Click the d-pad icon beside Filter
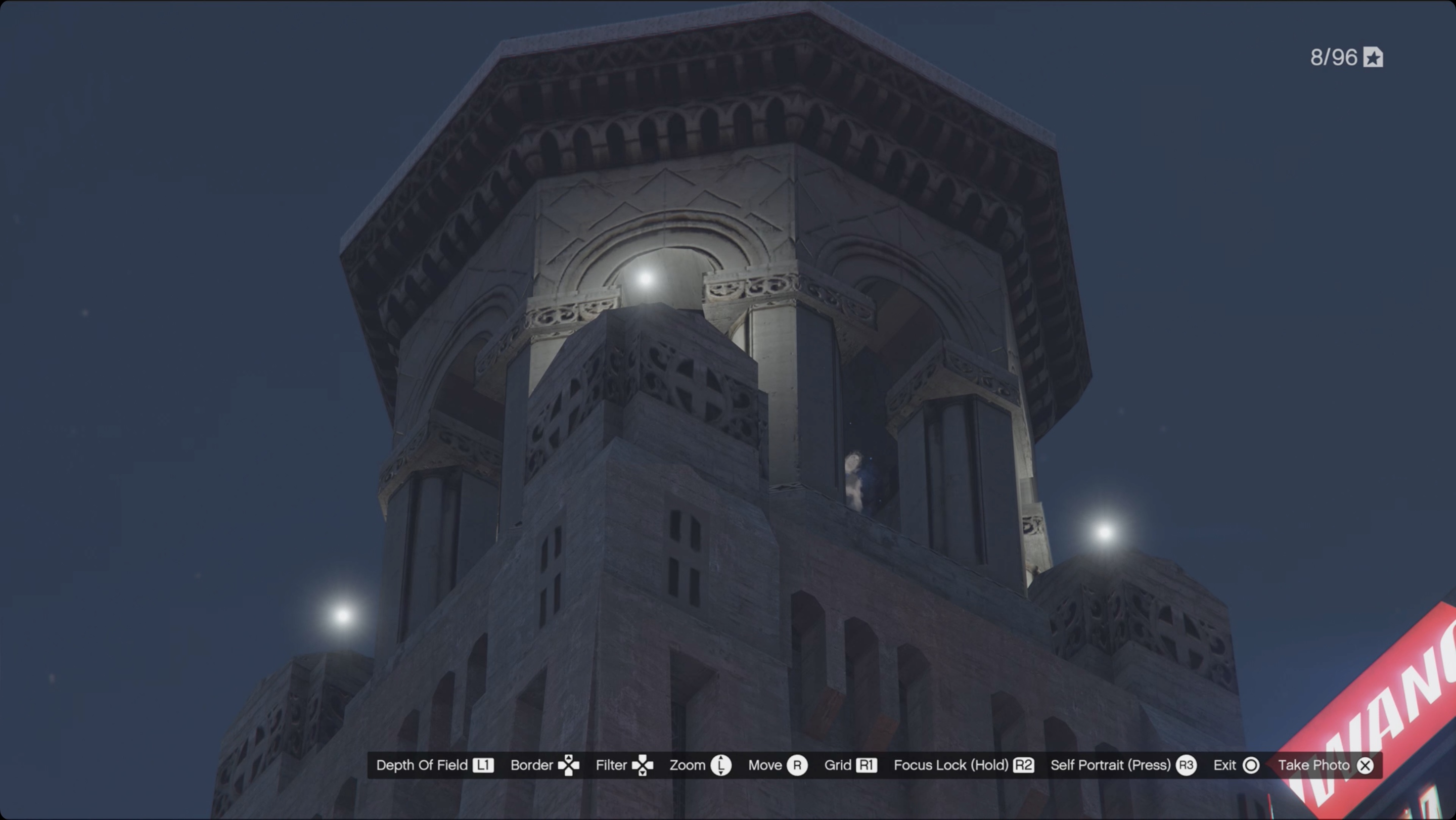 644,765
